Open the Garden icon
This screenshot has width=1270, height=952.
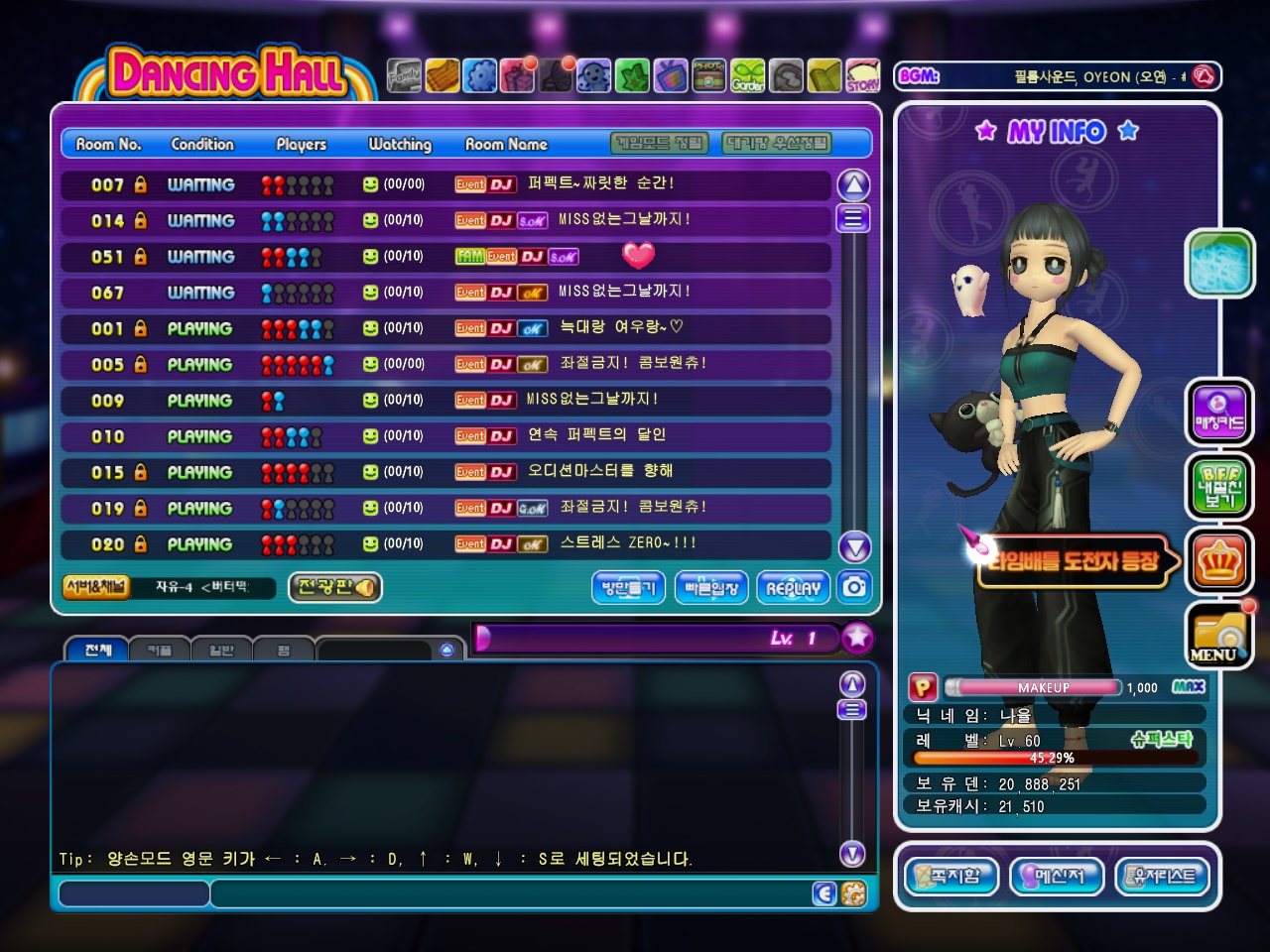748,75
